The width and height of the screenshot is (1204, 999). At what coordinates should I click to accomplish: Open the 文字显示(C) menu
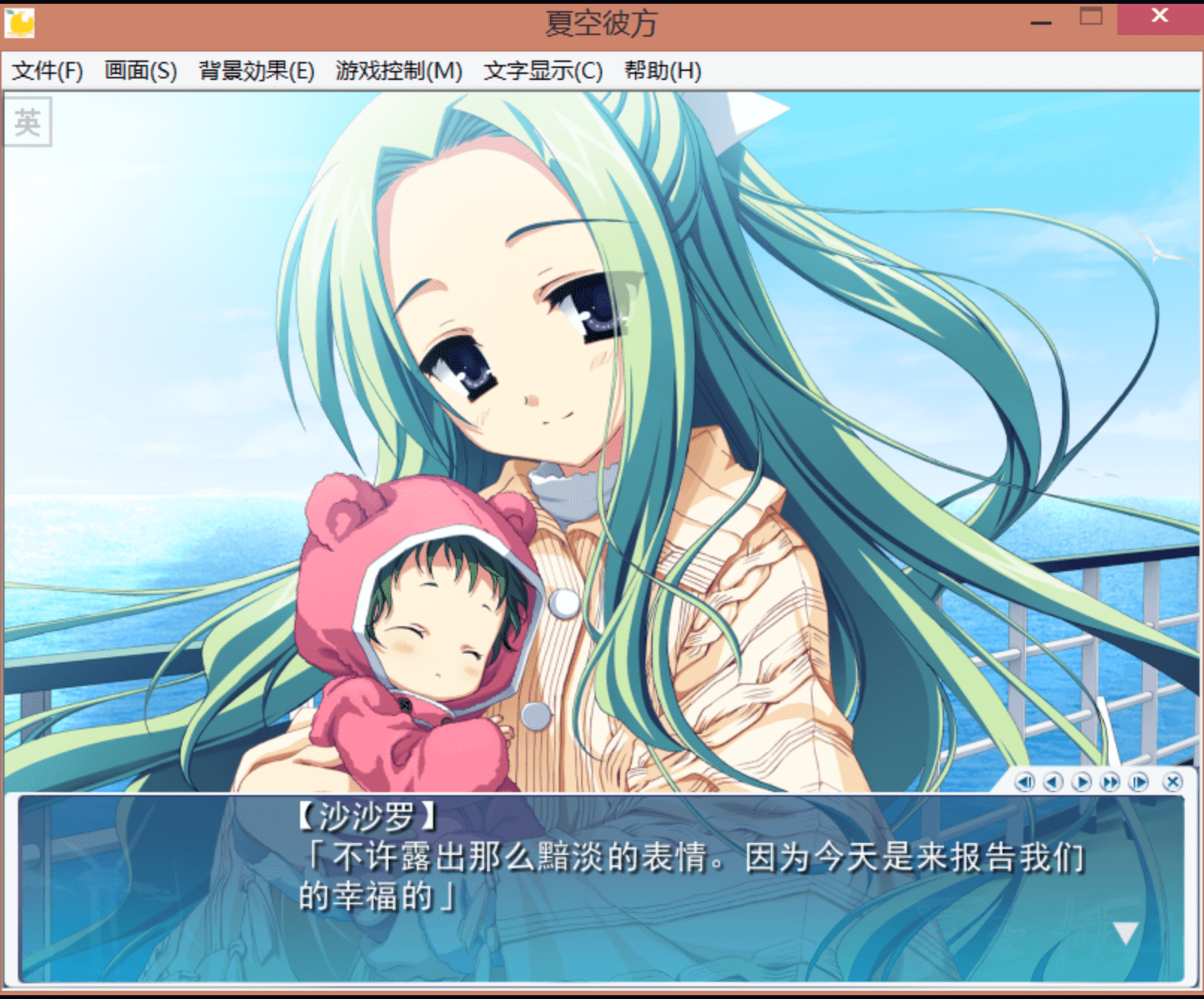click(x=543, y=71)
